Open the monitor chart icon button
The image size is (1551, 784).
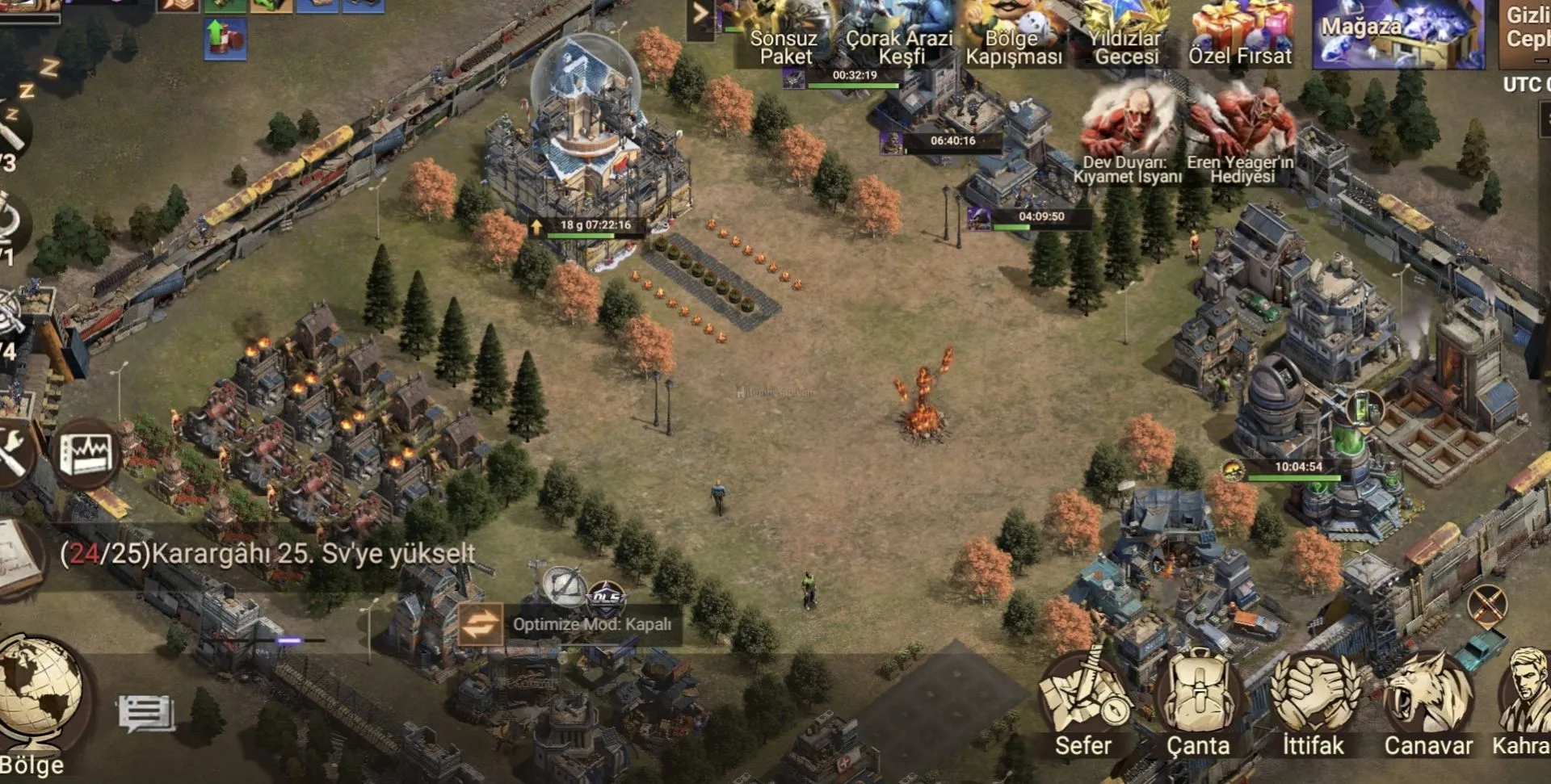(x=88, y=454)
